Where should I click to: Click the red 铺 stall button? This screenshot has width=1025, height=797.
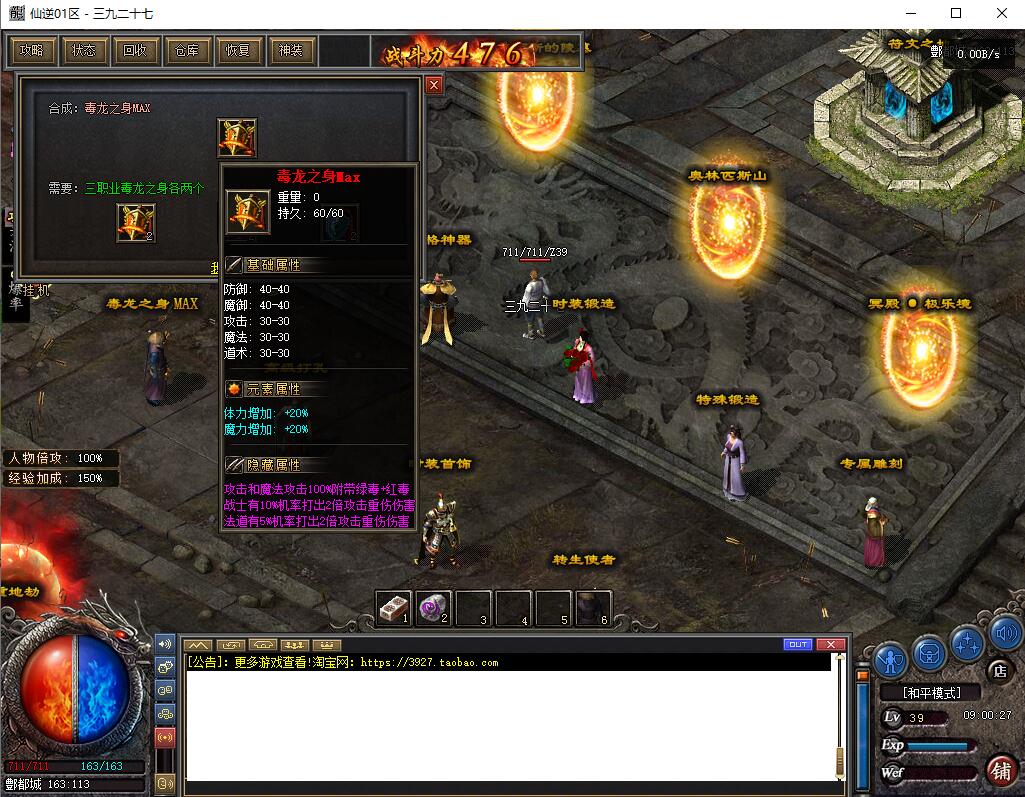point(999,769)
